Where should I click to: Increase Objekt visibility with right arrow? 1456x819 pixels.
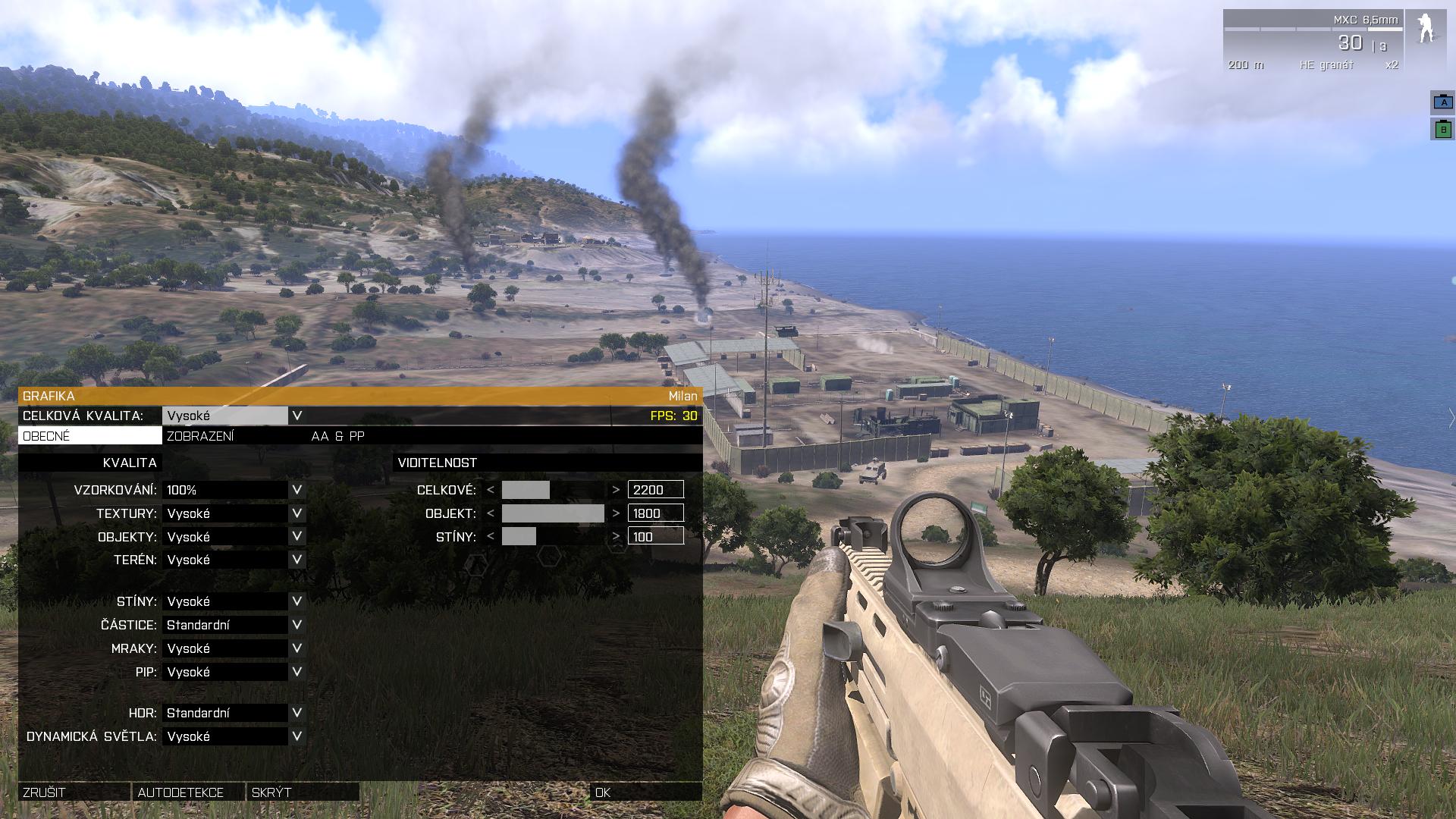click(x=616, y=513)
